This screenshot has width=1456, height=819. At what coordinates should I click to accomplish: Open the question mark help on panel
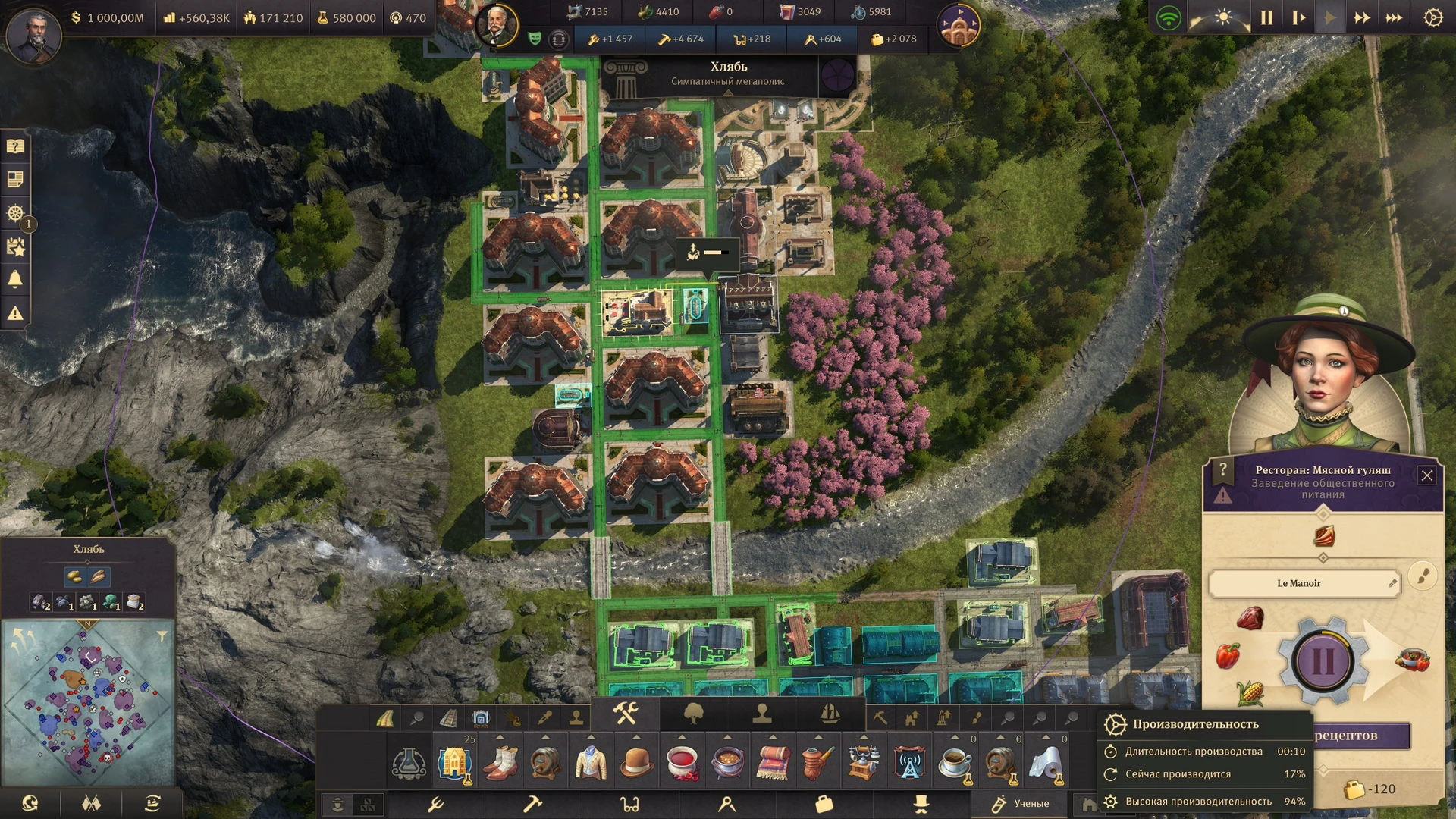click(1222, 471)
